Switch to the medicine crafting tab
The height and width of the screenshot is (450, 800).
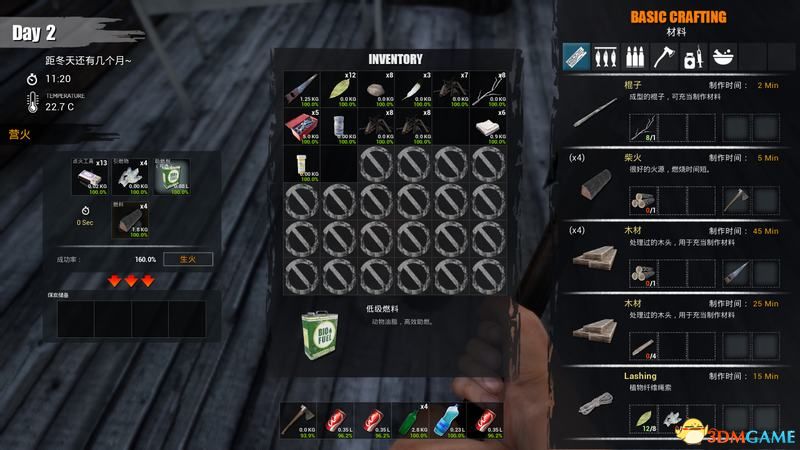(689, 55)
